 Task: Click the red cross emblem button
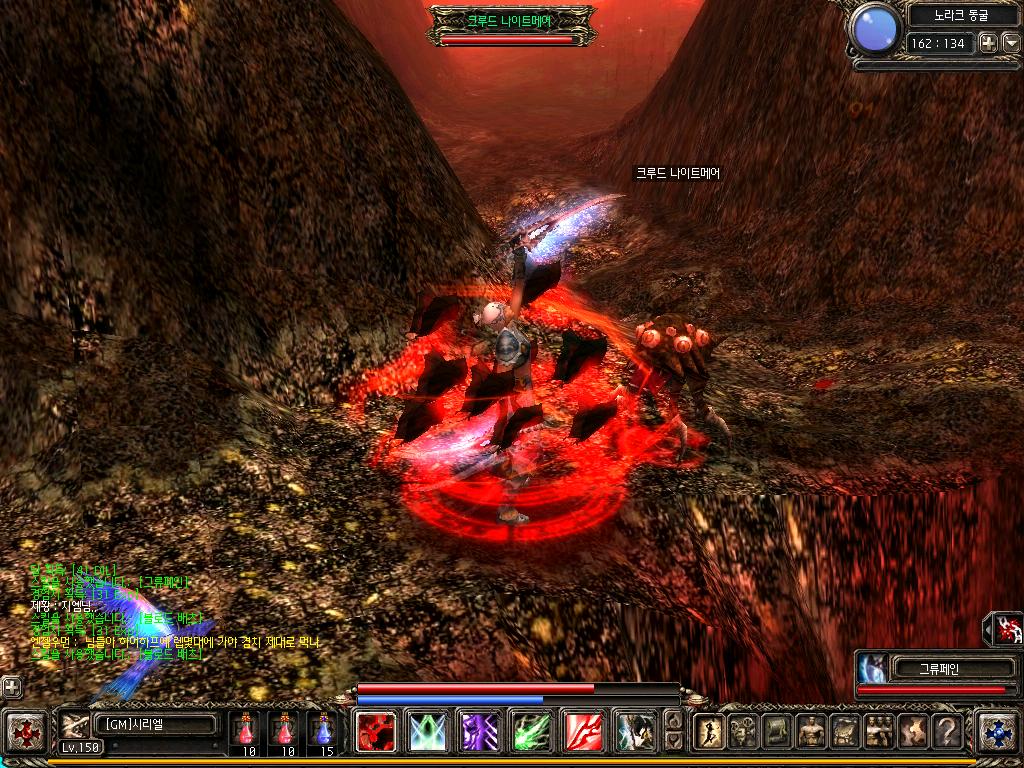(x=26, y=731)
